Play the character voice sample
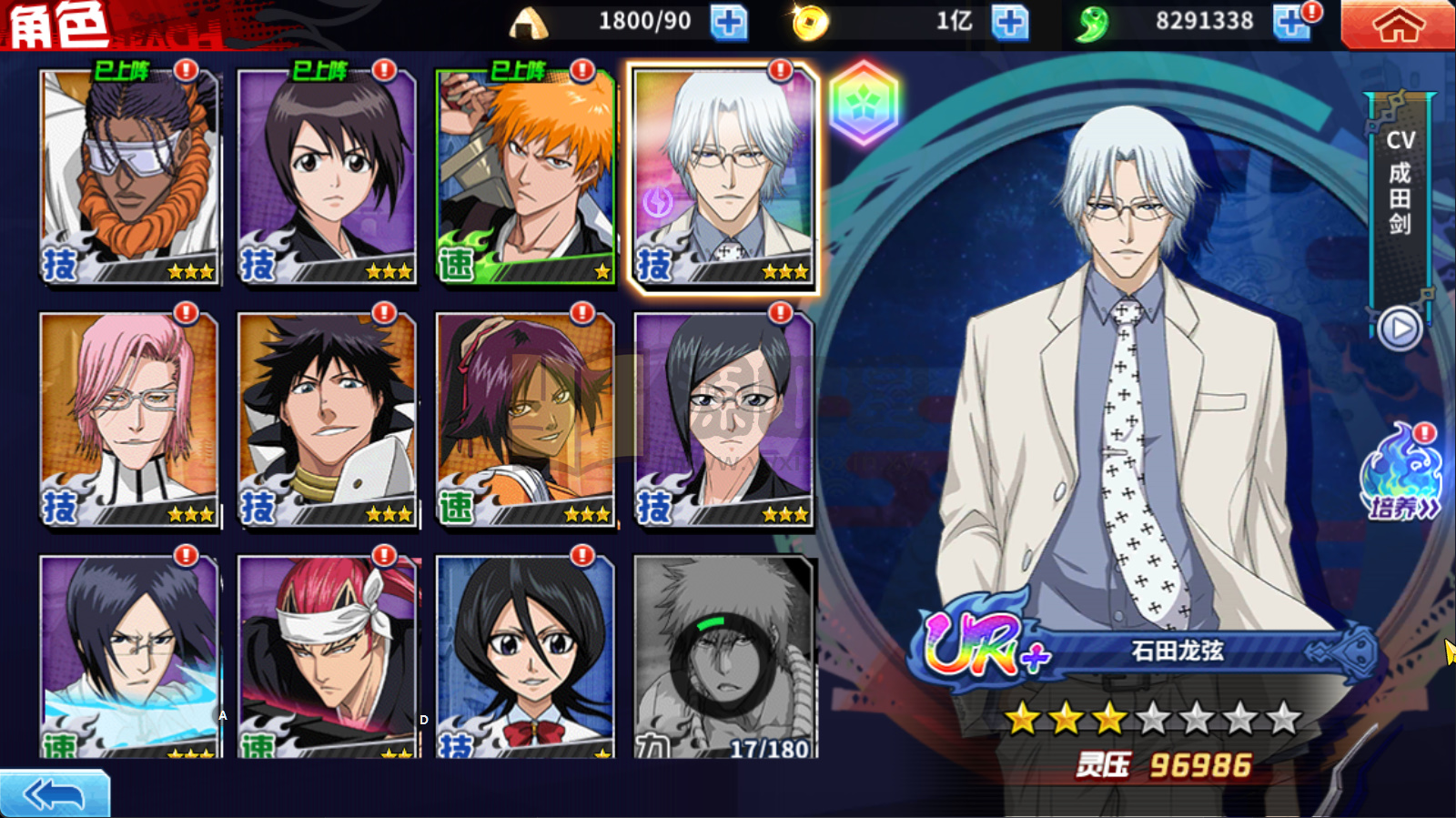 [x=1400, y=328]
